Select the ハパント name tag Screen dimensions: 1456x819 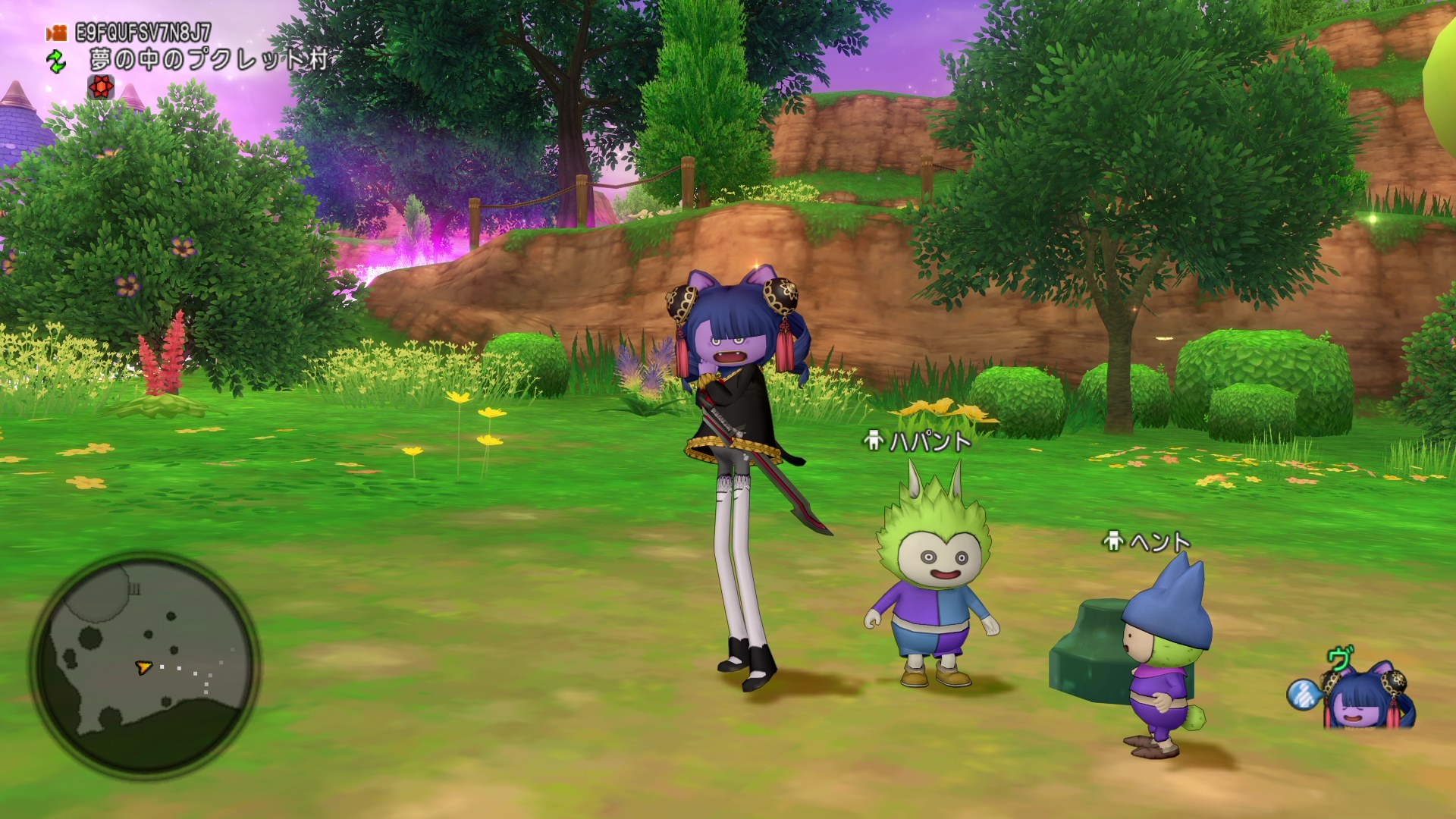[919, 441]
